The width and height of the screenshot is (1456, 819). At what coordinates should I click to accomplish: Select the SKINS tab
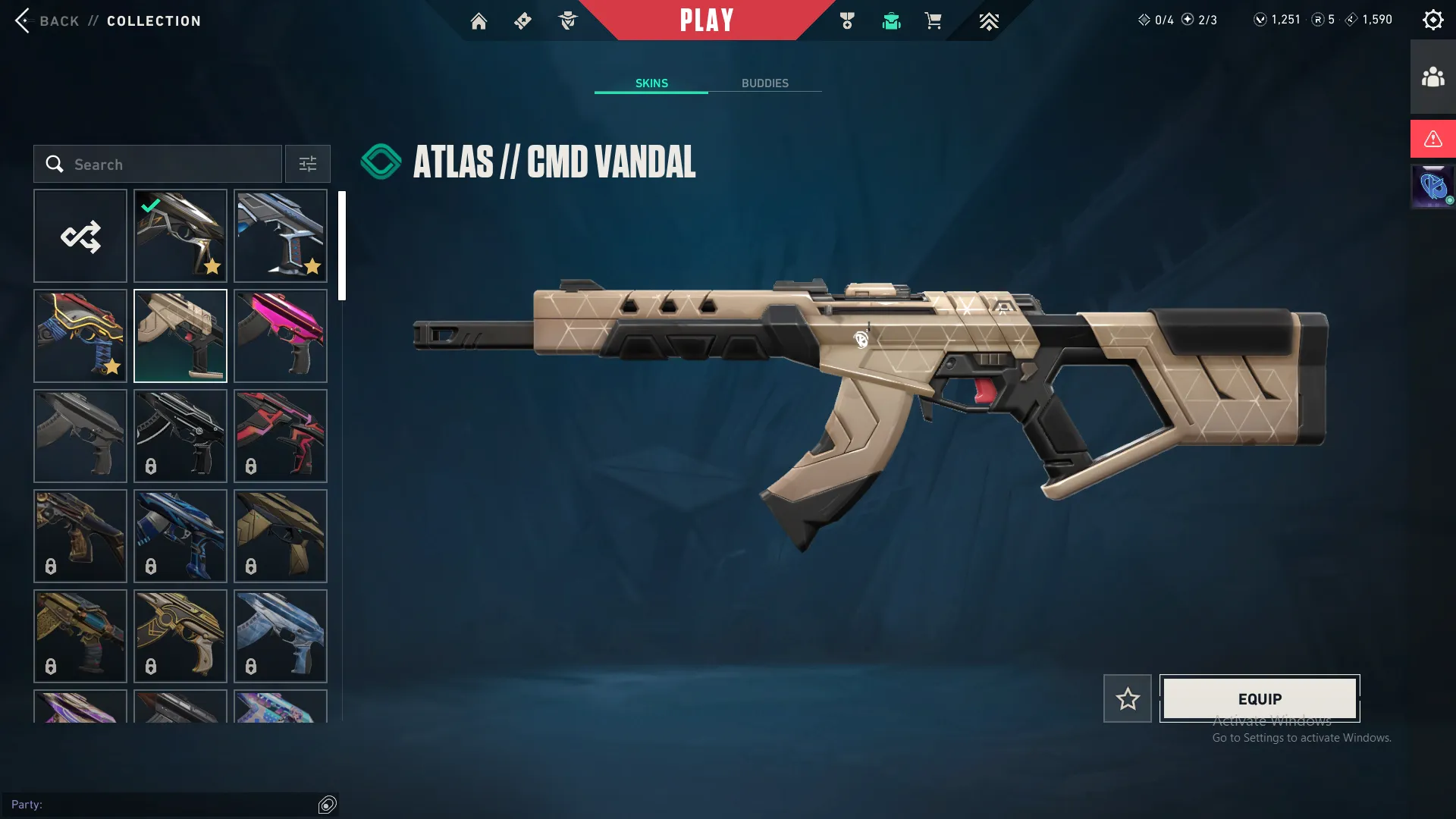coord(651,83)
